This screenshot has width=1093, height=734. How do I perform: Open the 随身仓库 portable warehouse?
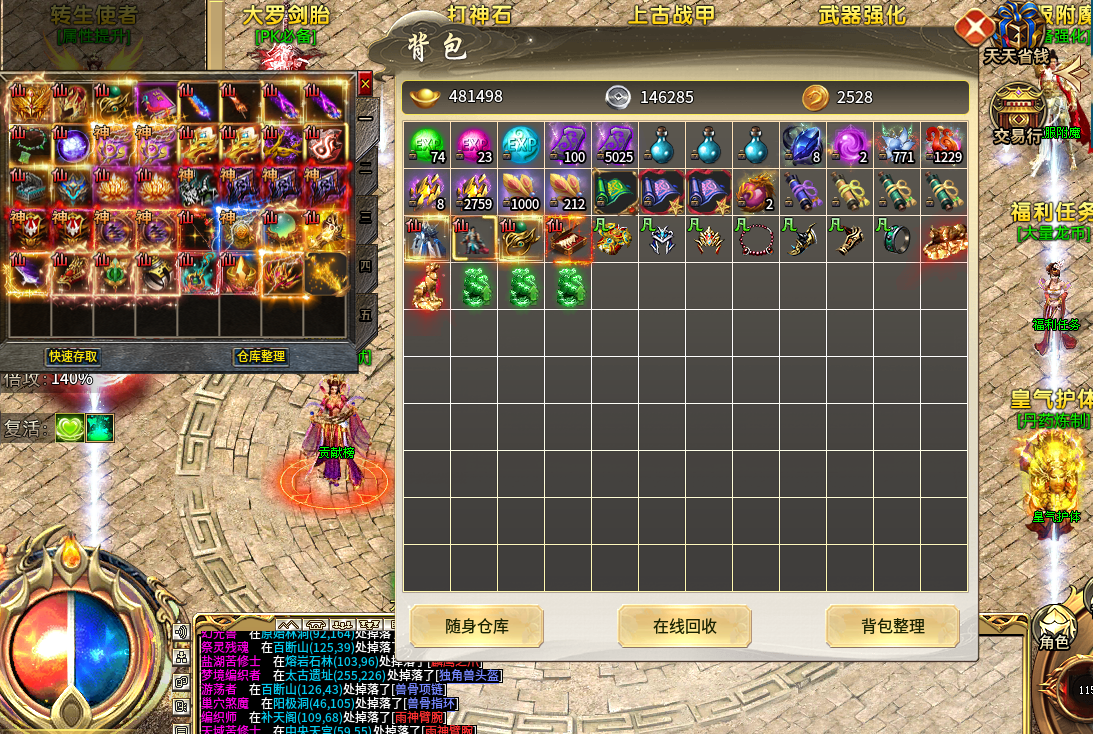tap(476, 627)
